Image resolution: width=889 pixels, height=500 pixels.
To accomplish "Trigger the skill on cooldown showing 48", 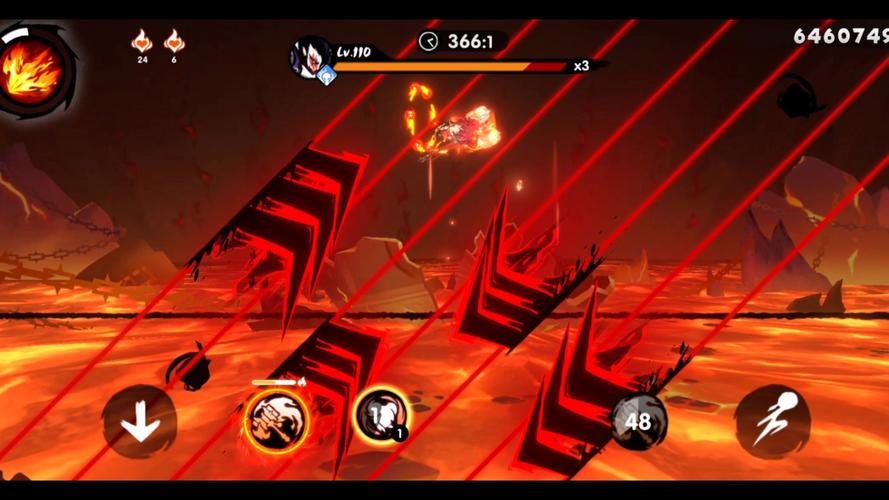I will 638,420.
